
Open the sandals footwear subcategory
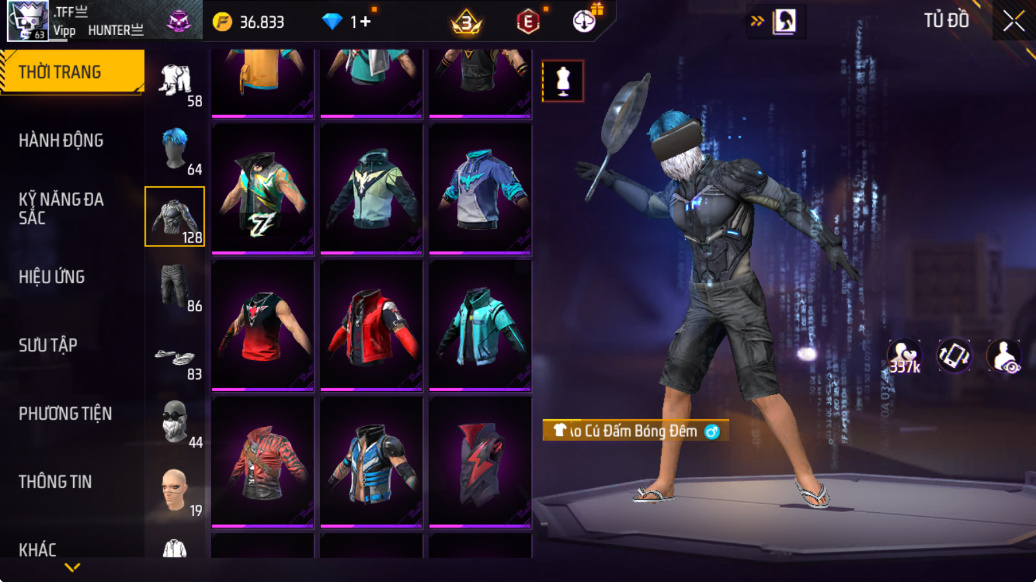point(175,355)
